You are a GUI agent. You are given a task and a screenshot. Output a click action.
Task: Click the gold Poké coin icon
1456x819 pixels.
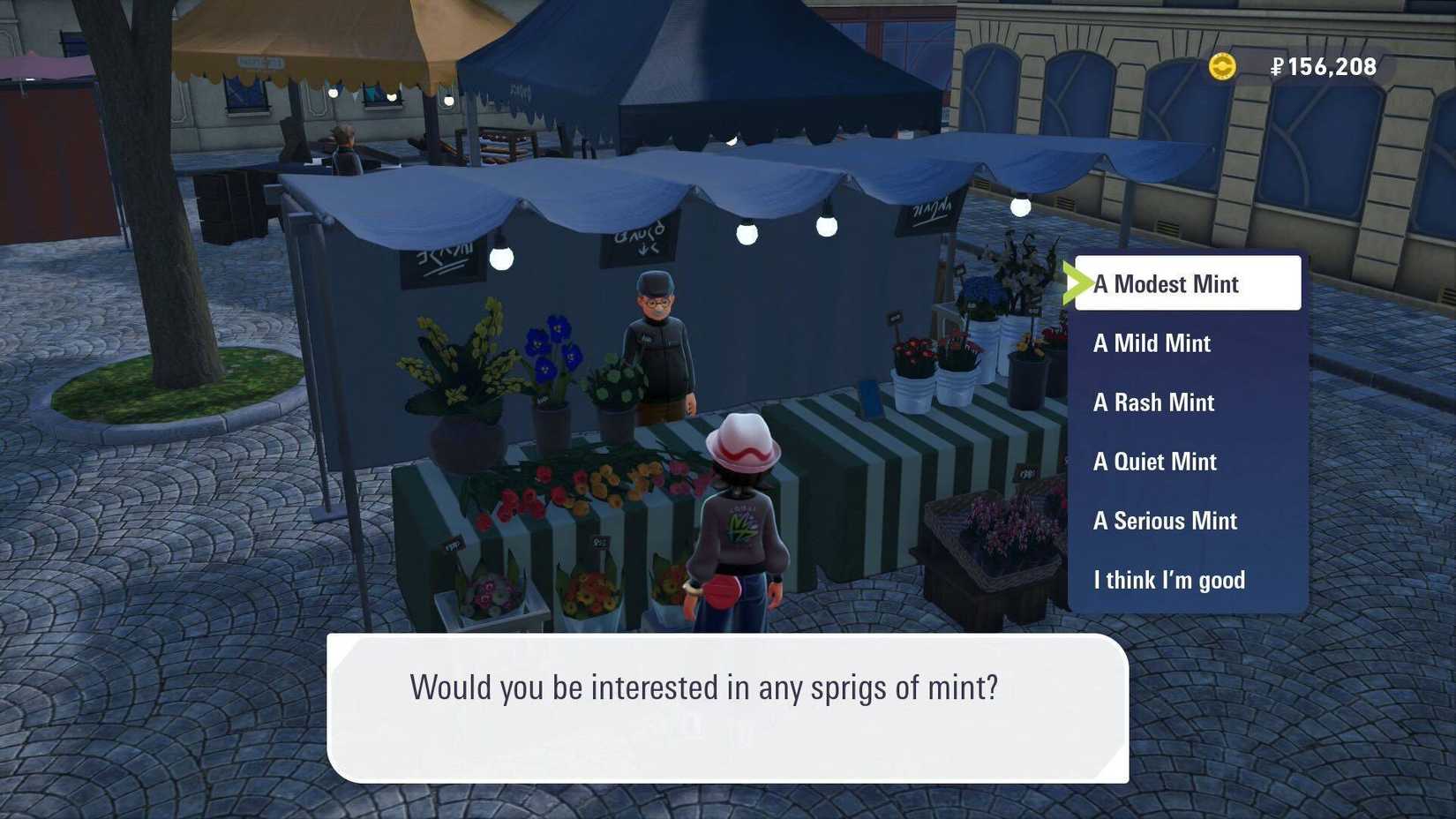click(x=1222, y=66)
